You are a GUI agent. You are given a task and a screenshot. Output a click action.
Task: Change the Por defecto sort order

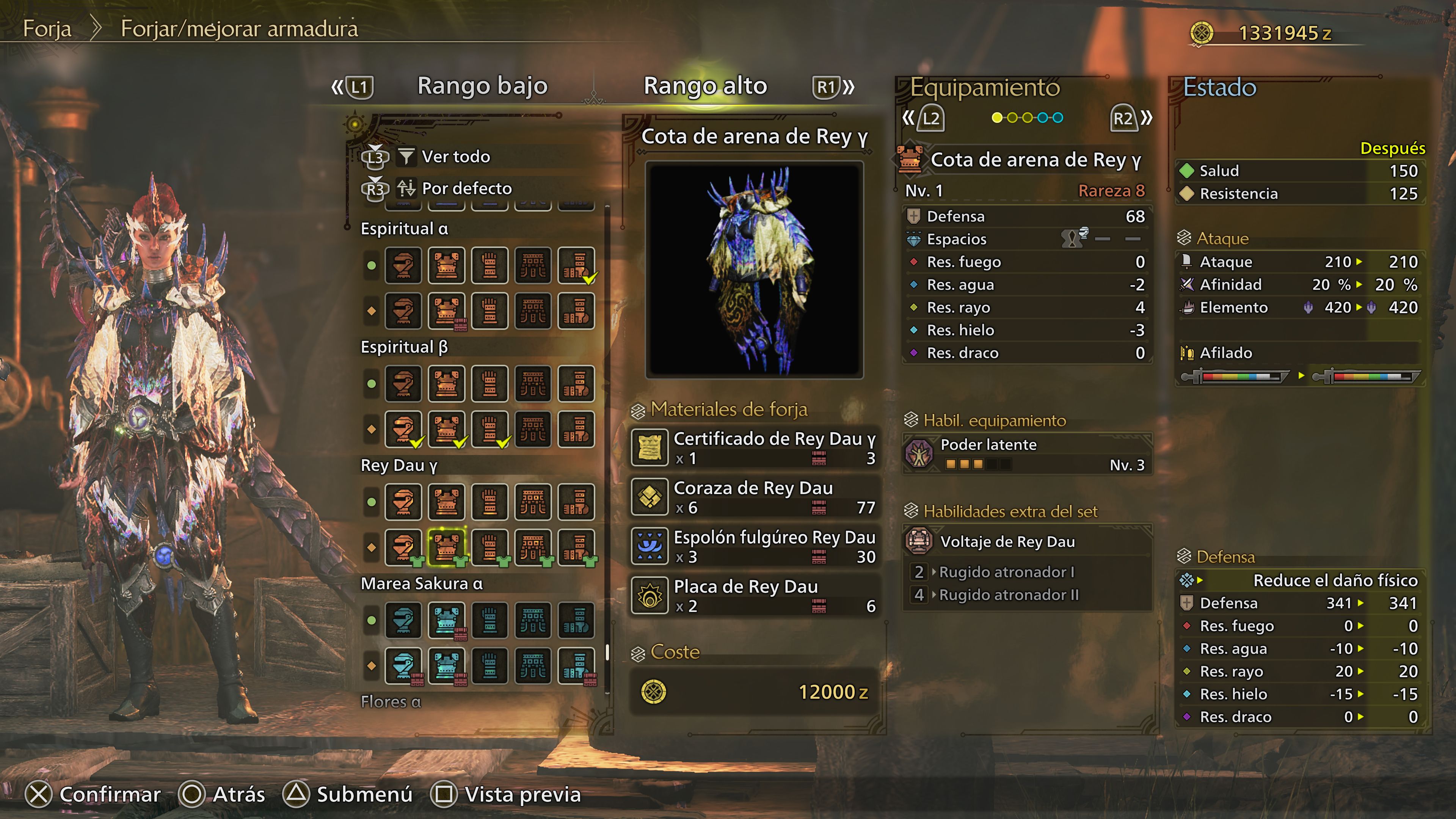466,188
